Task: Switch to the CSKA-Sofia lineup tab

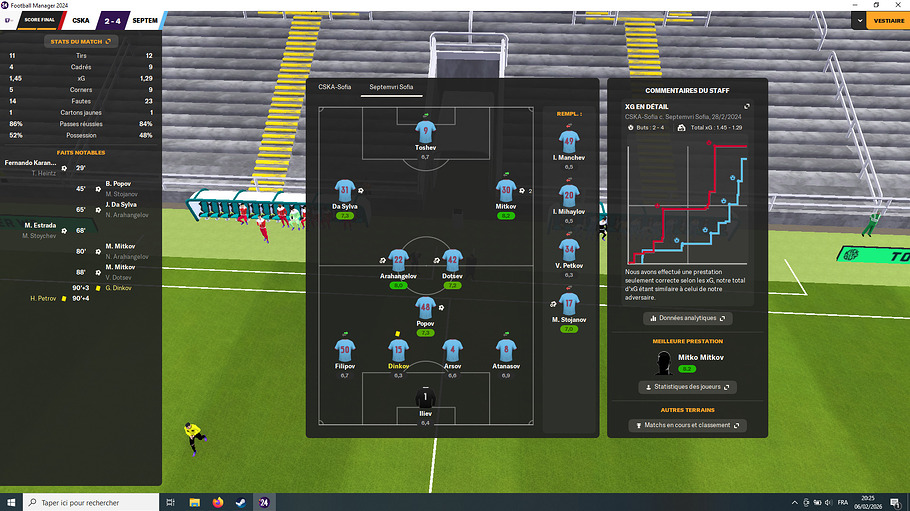Action: coord(335,87)
